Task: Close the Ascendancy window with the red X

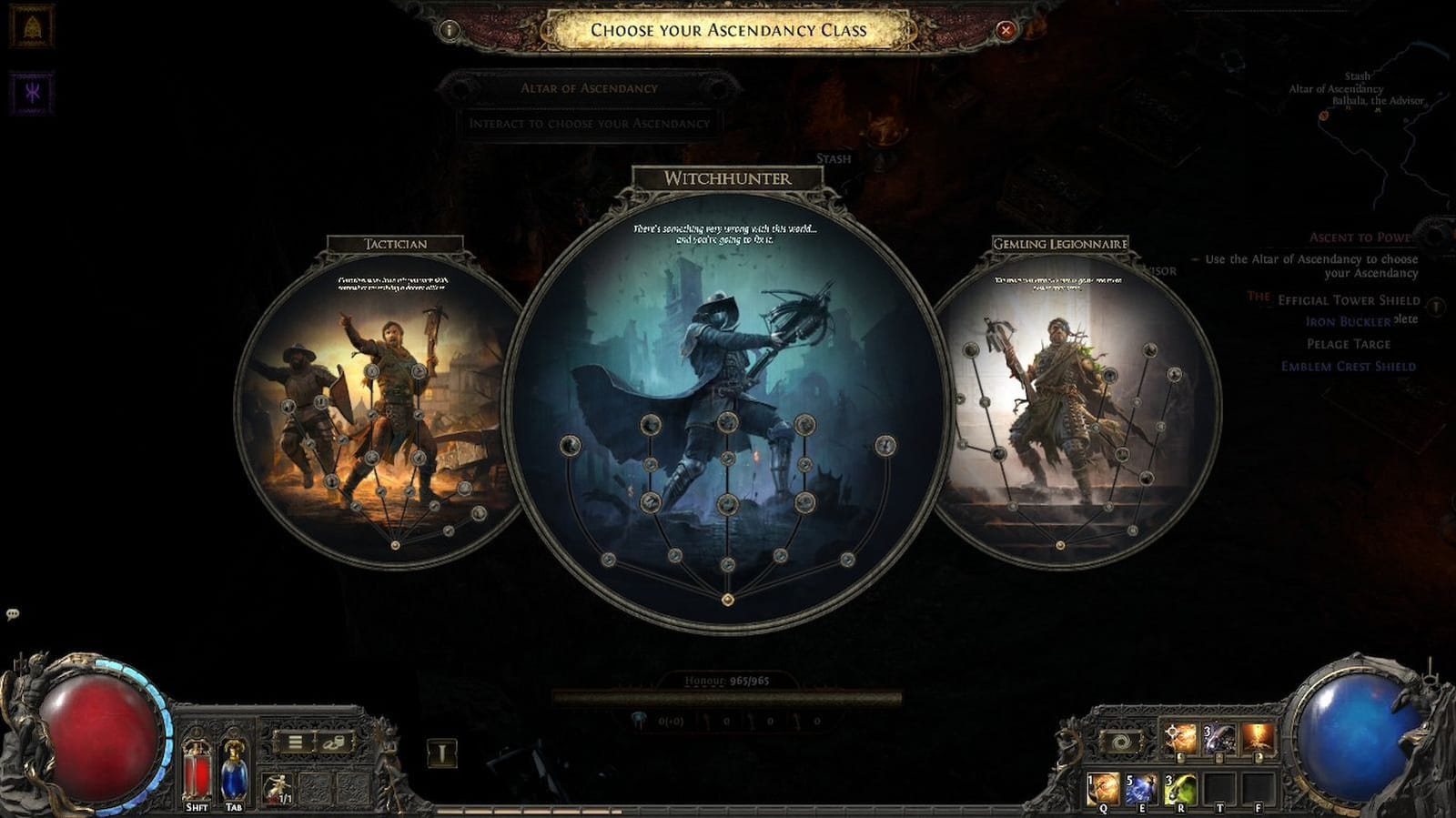Action: [x=1005, y=30]
